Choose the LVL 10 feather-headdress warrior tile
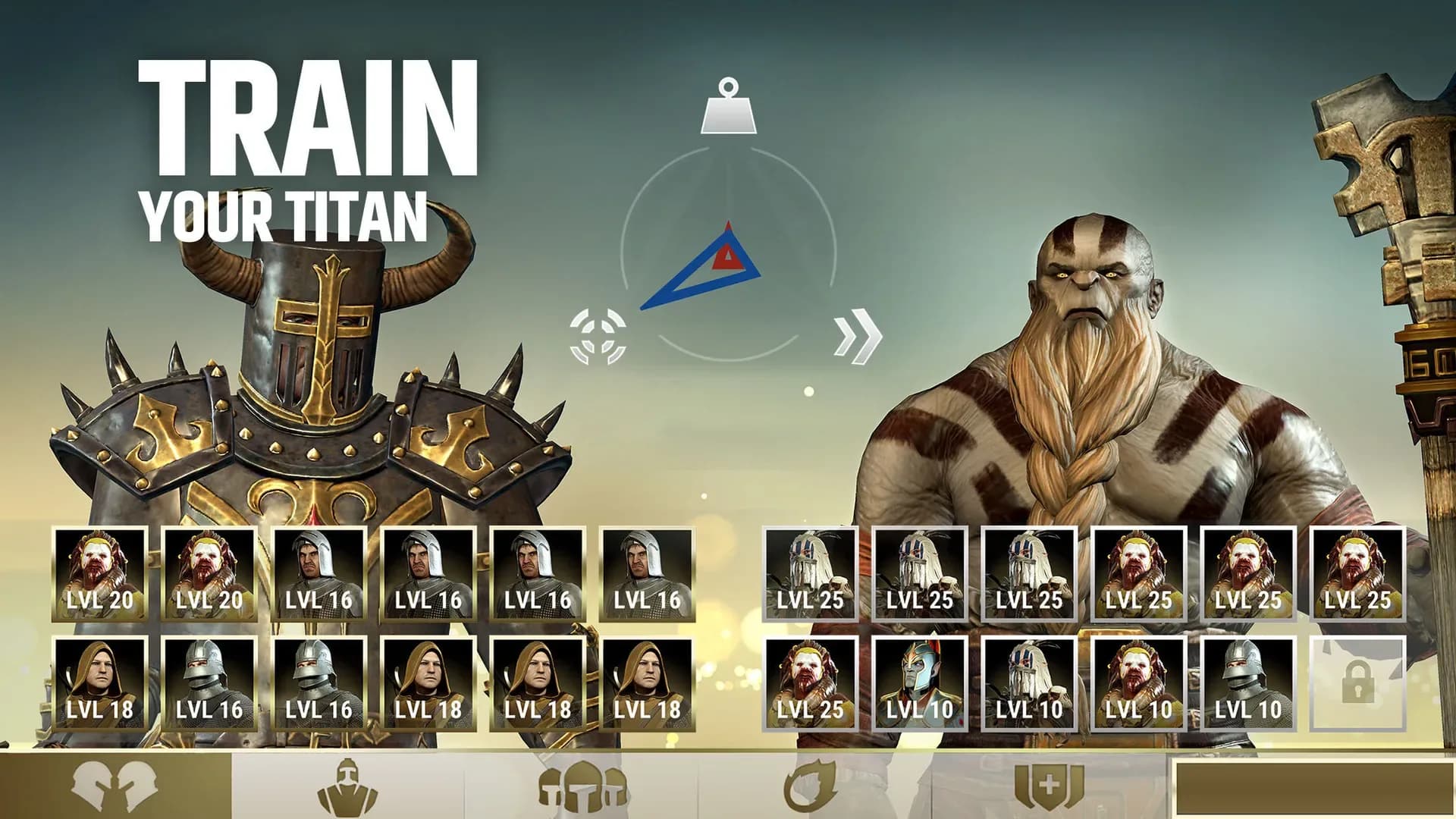The height and width of the screenshot is (819, 1456). (1029, 684)
